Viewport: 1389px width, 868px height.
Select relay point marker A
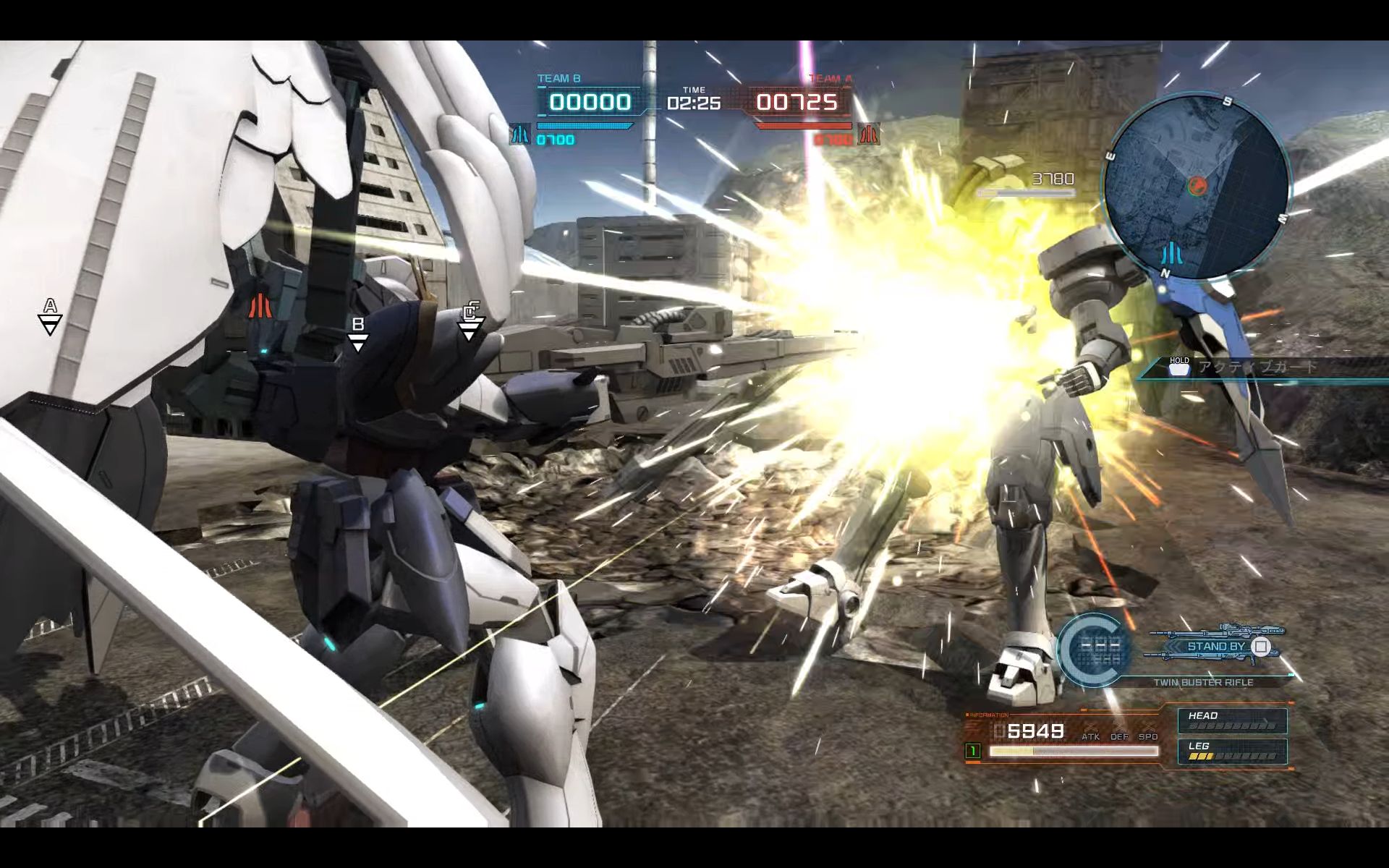point(50,317)
